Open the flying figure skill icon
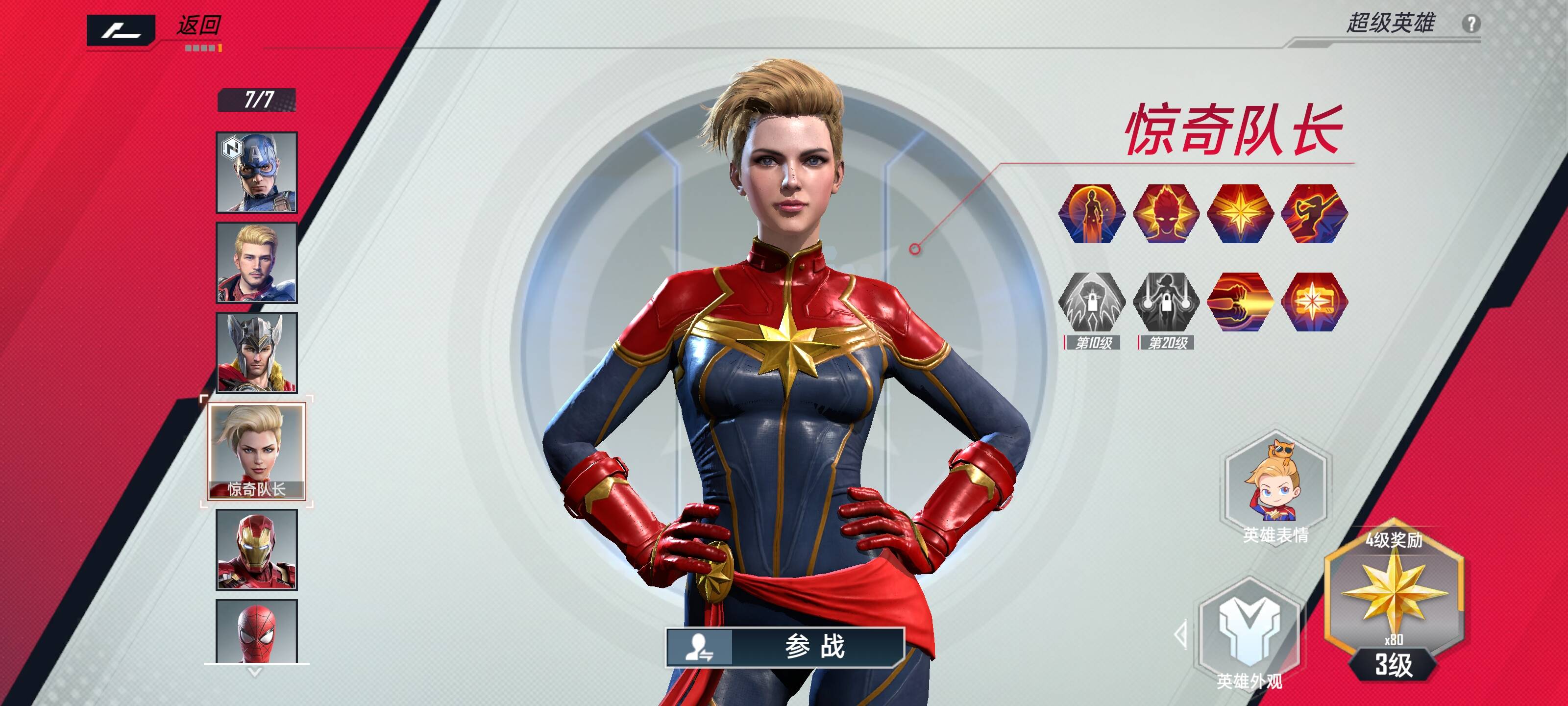 click(x=1314, y=214)
